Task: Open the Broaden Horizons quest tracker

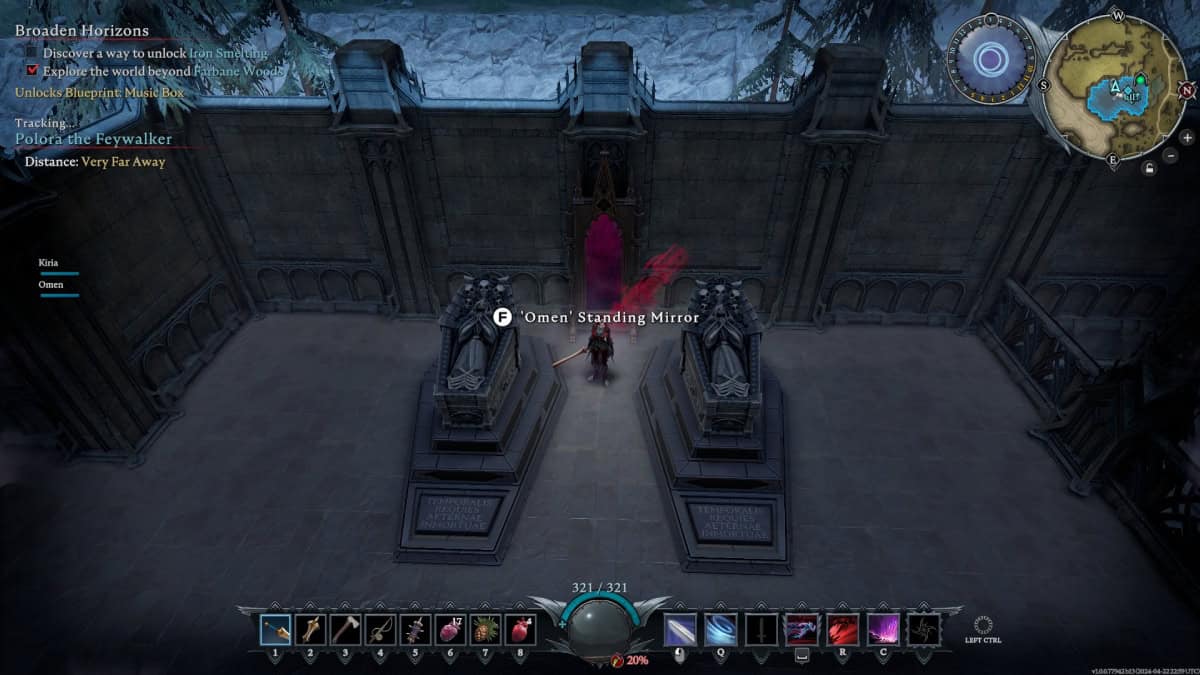Action: click(x=82, y=31)
